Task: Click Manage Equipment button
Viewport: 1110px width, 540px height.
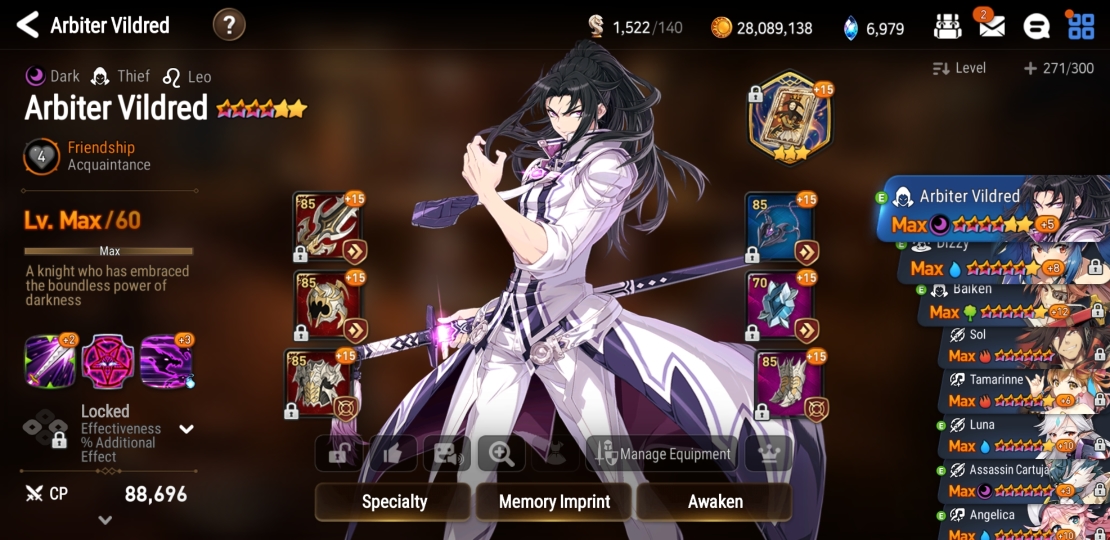Action: click(x=662, y=454)
